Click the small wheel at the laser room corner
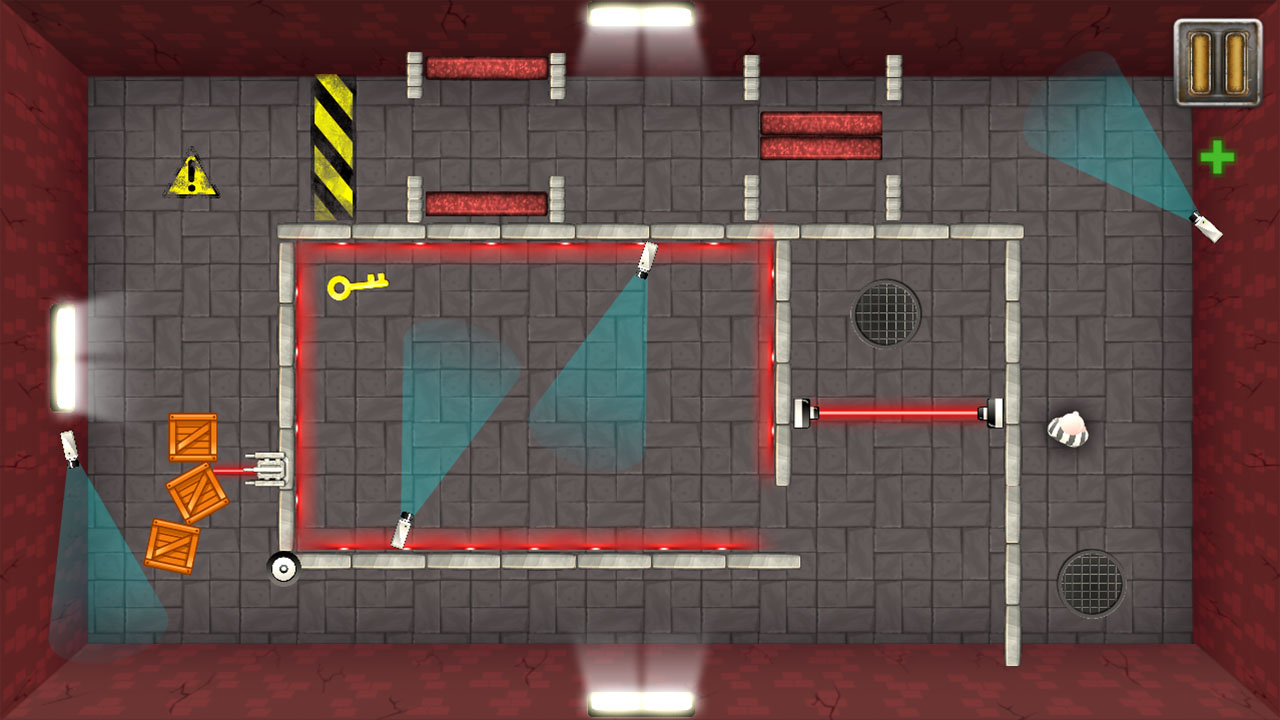Image resolution: width=1280 pixels, height=720 pixels. 282,566
